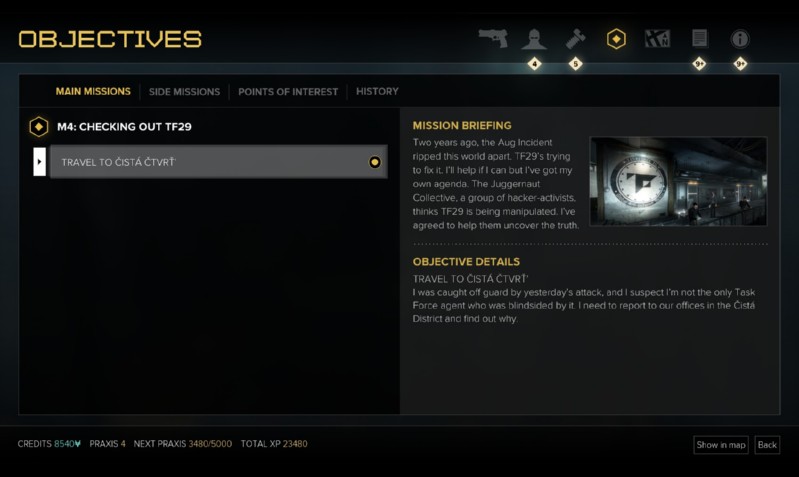The width and height of the screenshot is (799, 477).
Task: Open the info circle icon
Action: pyautogui.click(x=740, y=39)
